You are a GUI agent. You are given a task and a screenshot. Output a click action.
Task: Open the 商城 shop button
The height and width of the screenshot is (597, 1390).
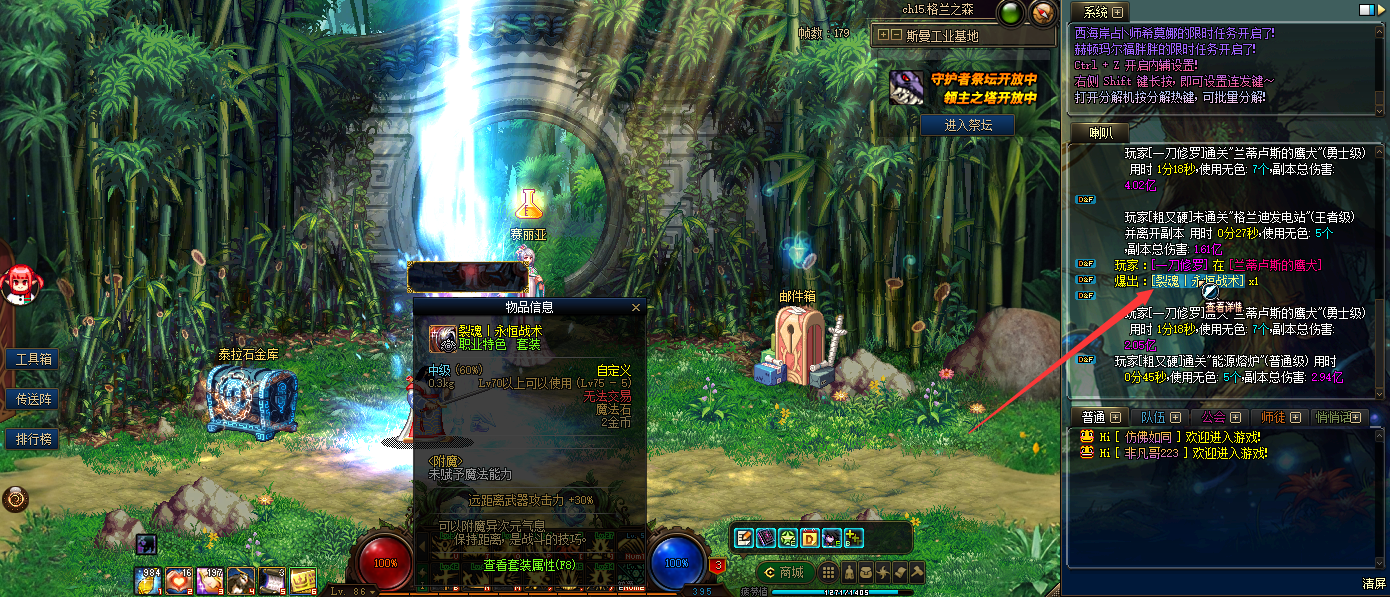pyautogui.click(x=783, y=572)
